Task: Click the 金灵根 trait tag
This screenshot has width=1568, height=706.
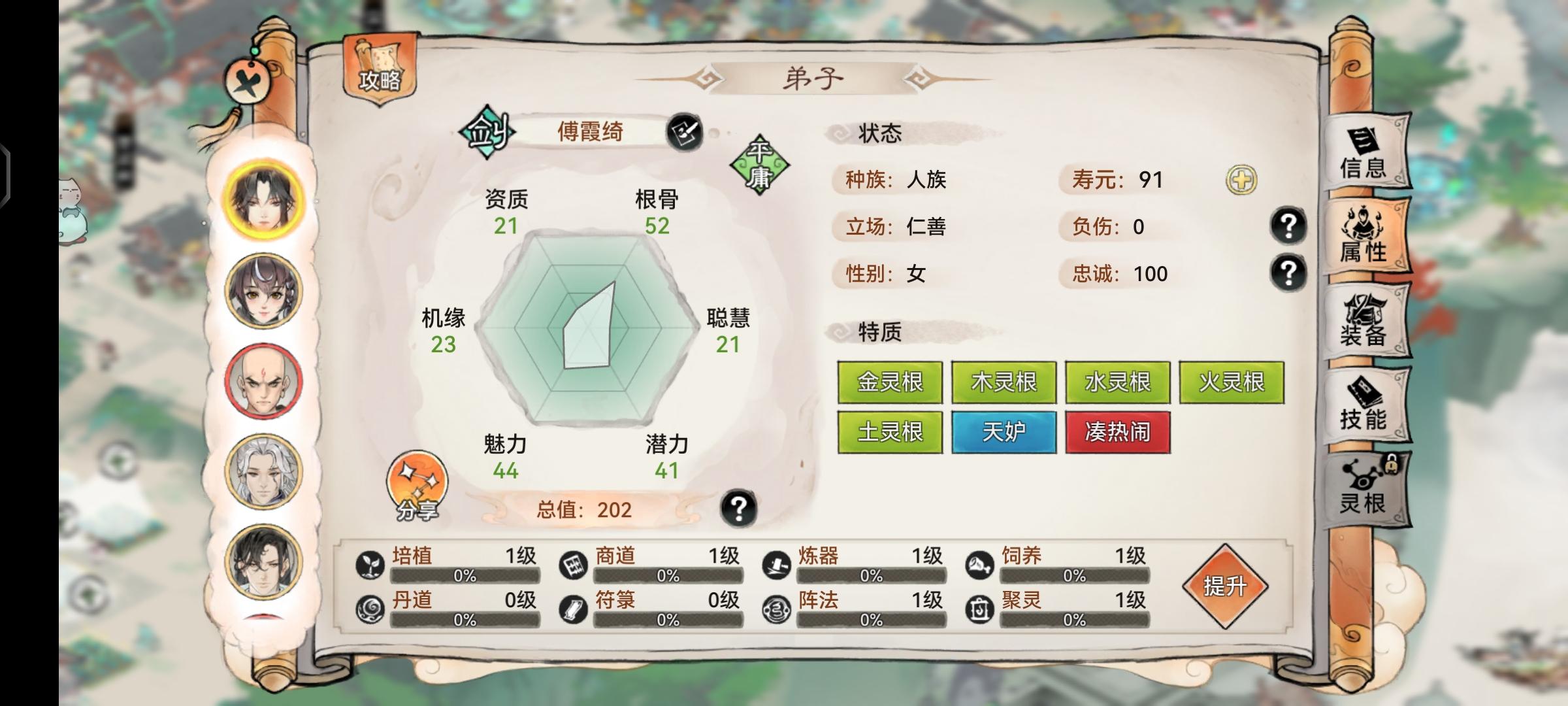Action: click(x=890, y=382)
